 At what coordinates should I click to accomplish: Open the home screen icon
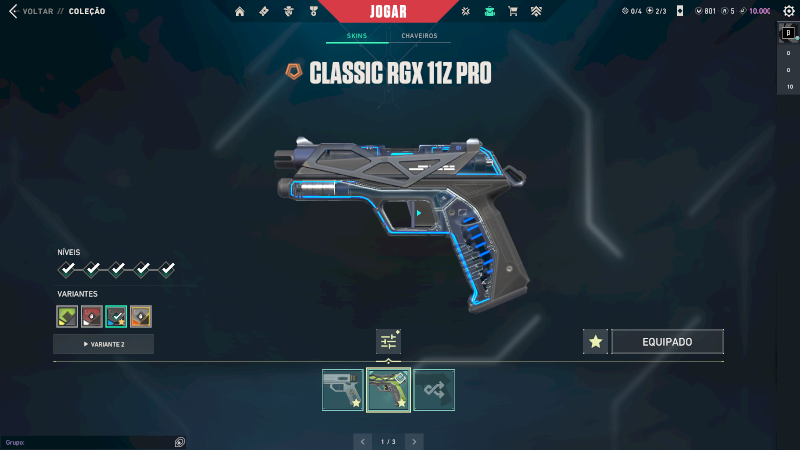(240, 11)
